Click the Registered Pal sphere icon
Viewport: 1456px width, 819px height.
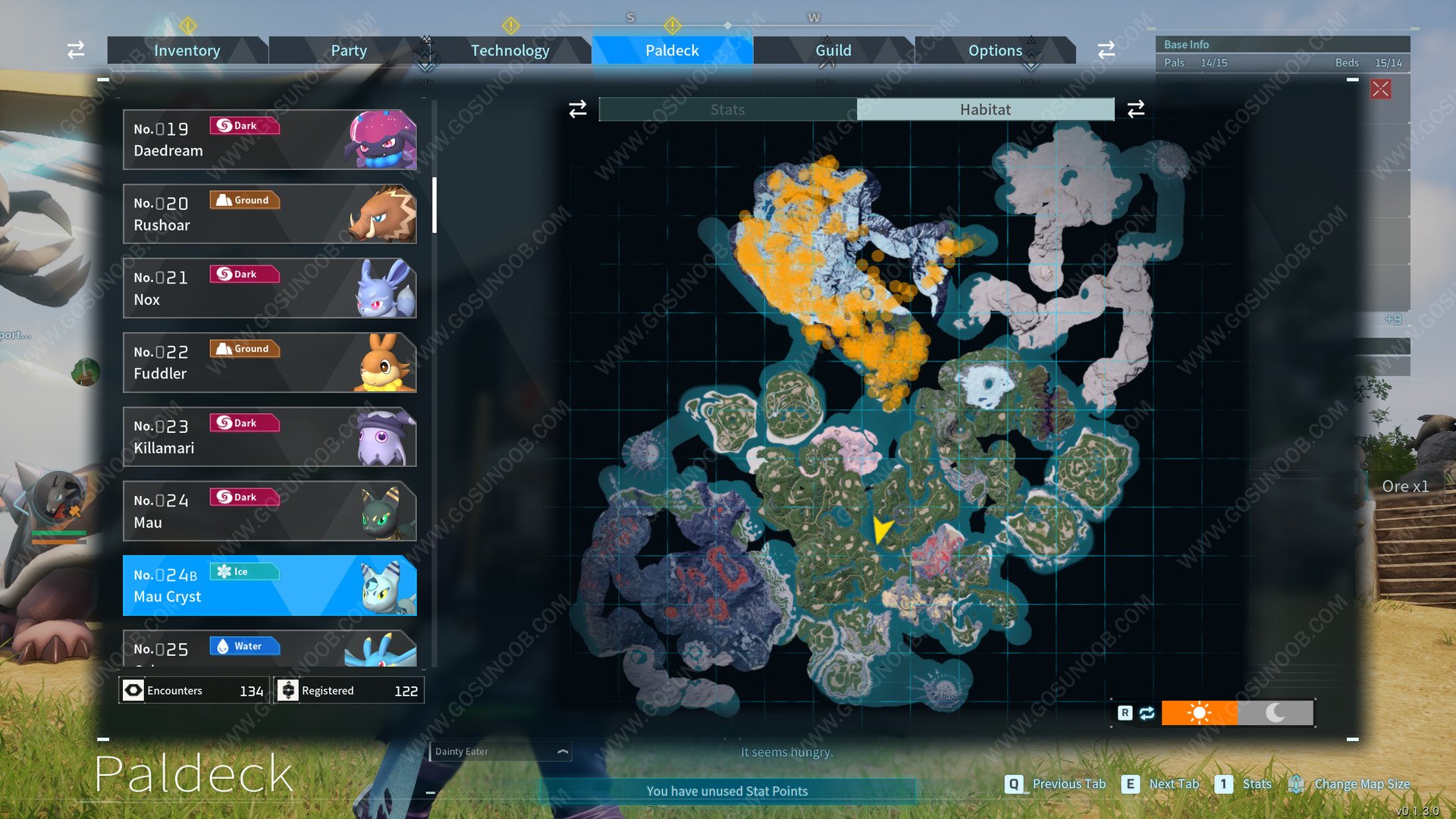pyautogui.click(x=289, y=690)
